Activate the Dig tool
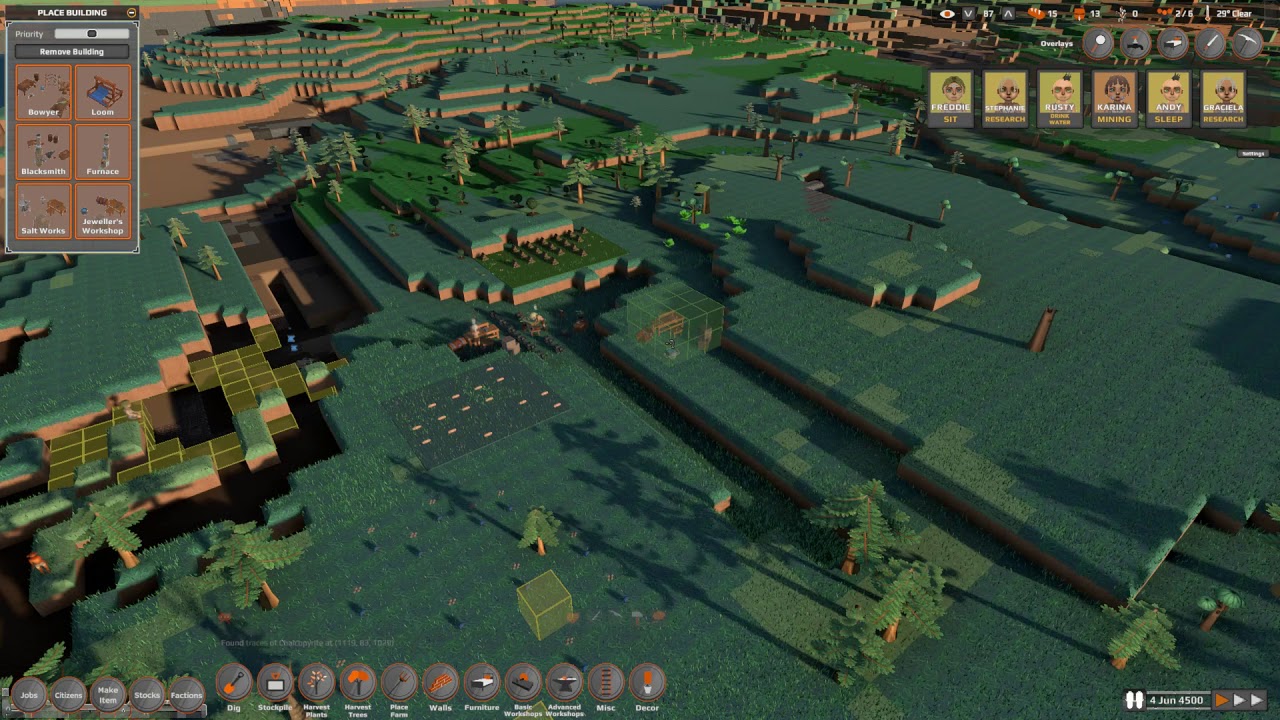The image size is (1280, 720). [234, 684]
